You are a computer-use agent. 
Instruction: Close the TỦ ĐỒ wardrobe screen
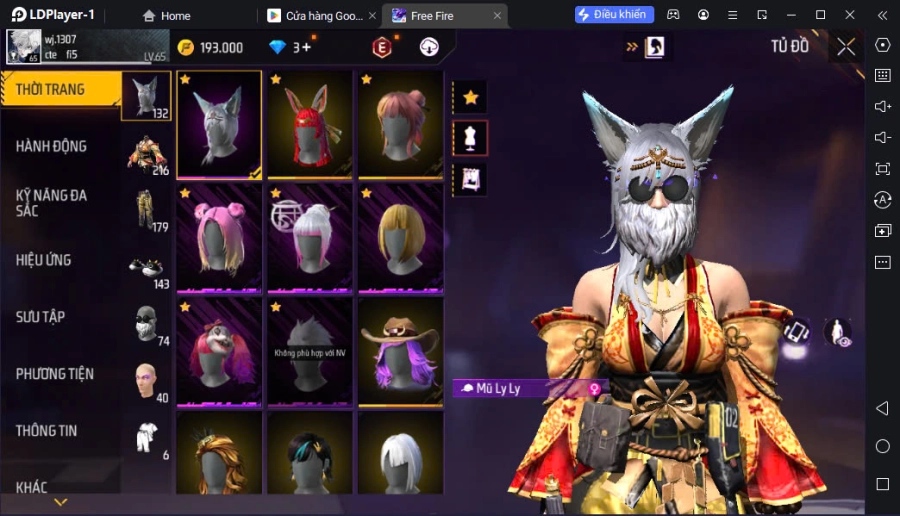point(846,46)
